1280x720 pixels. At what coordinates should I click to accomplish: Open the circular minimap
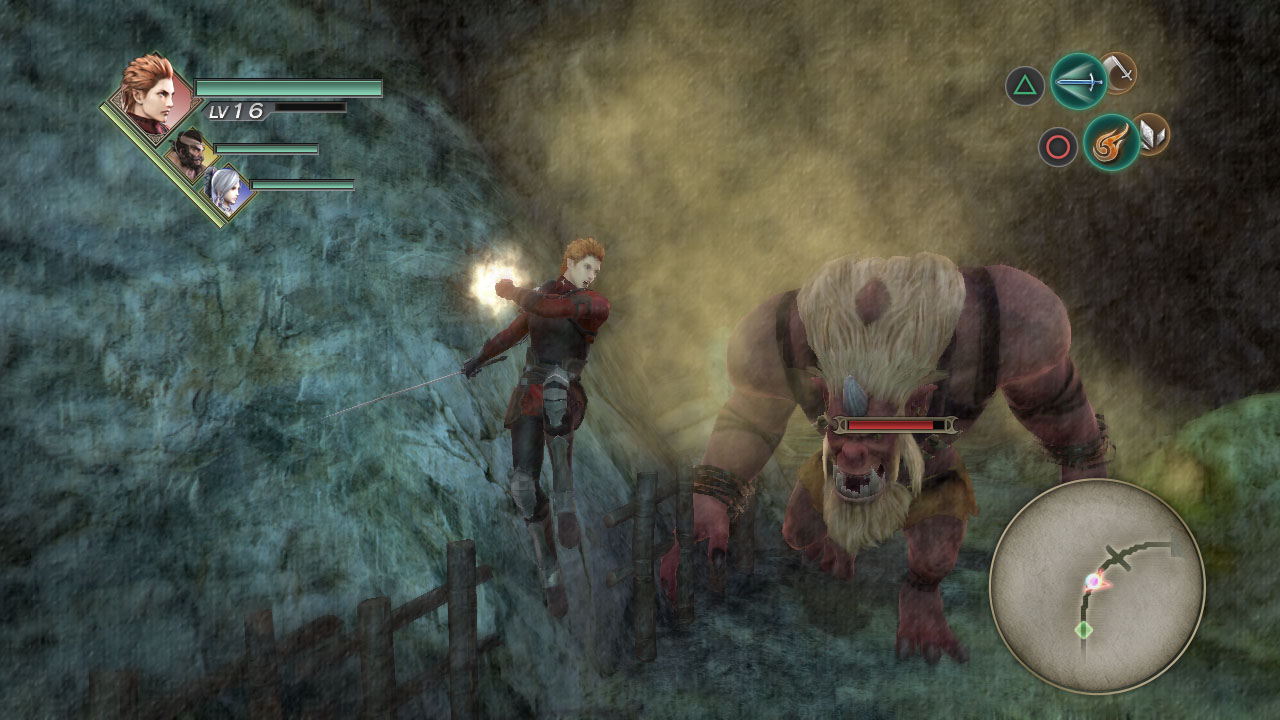1097,586
